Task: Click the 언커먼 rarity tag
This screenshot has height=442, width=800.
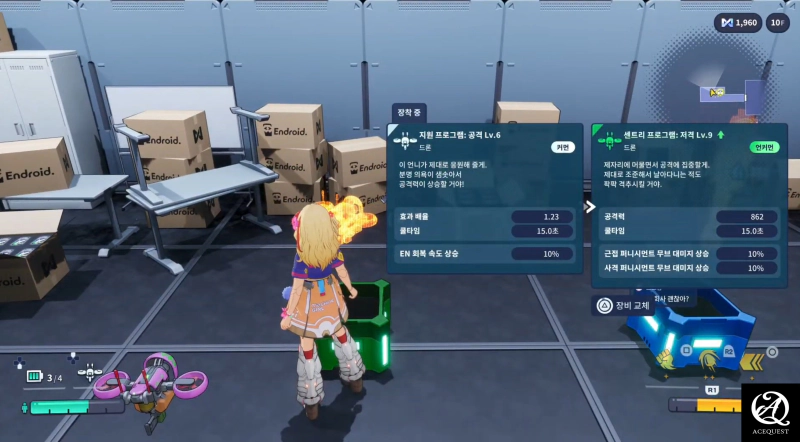Action: click(x=763, y=147)
